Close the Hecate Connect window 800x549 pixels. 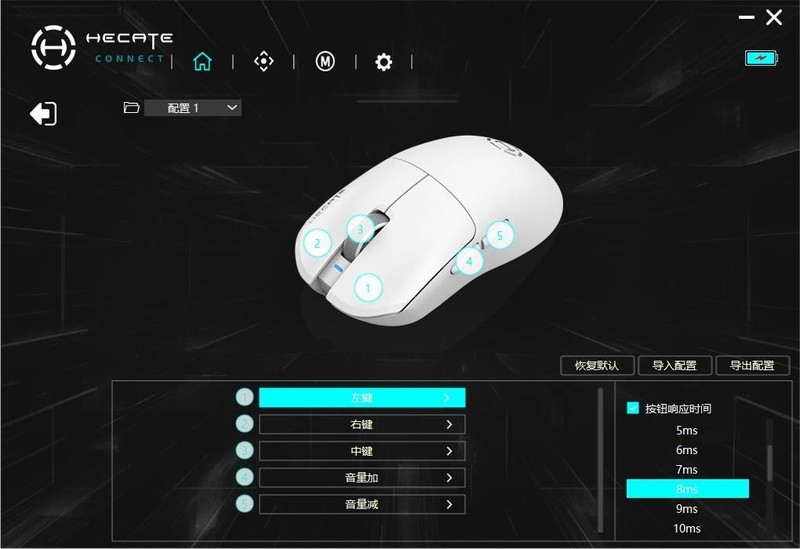coord(774,18)
